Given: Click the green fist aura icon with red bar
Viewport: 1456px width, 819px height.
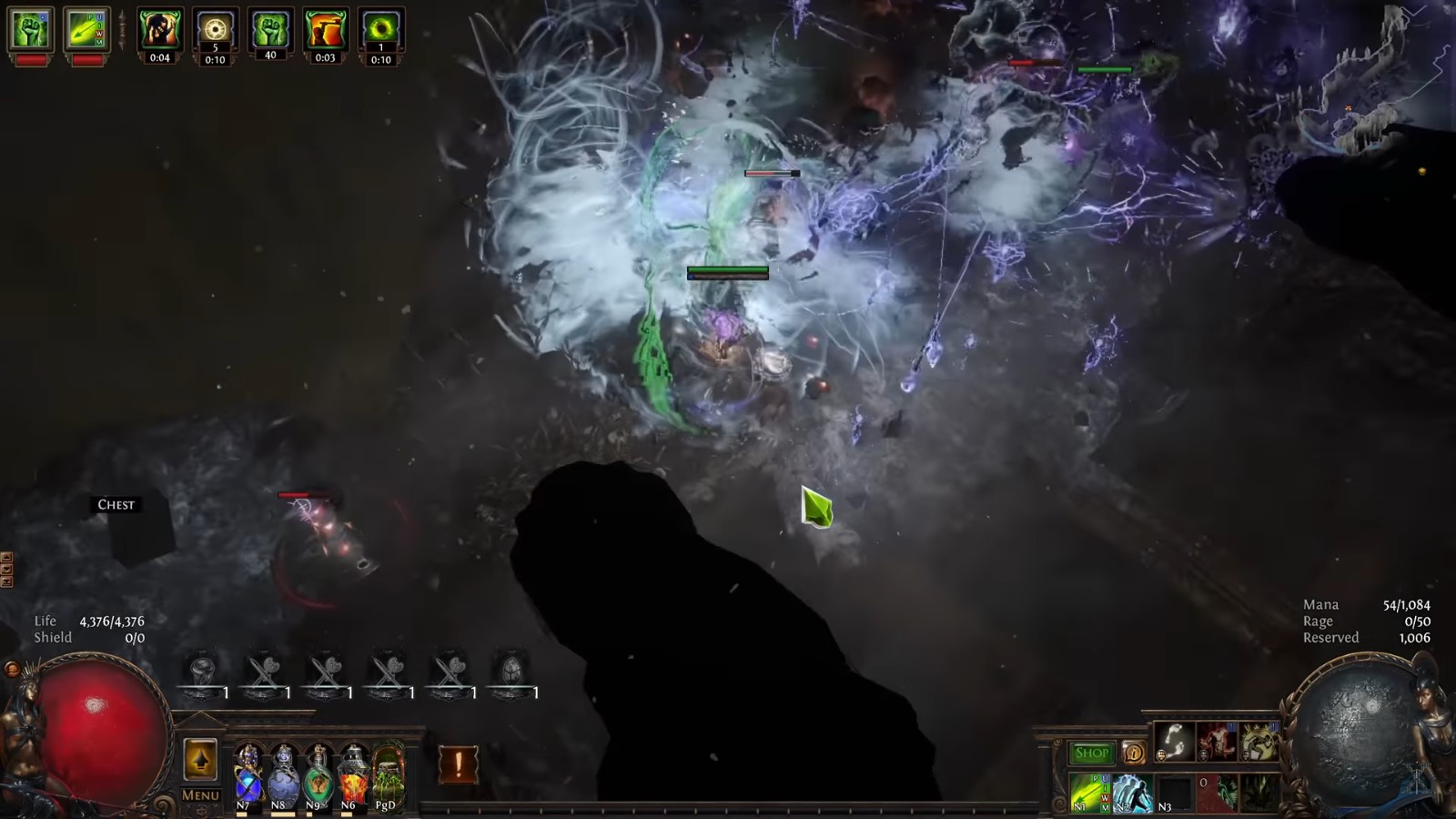Looking at the screenshot, I should tap(31, 29).
